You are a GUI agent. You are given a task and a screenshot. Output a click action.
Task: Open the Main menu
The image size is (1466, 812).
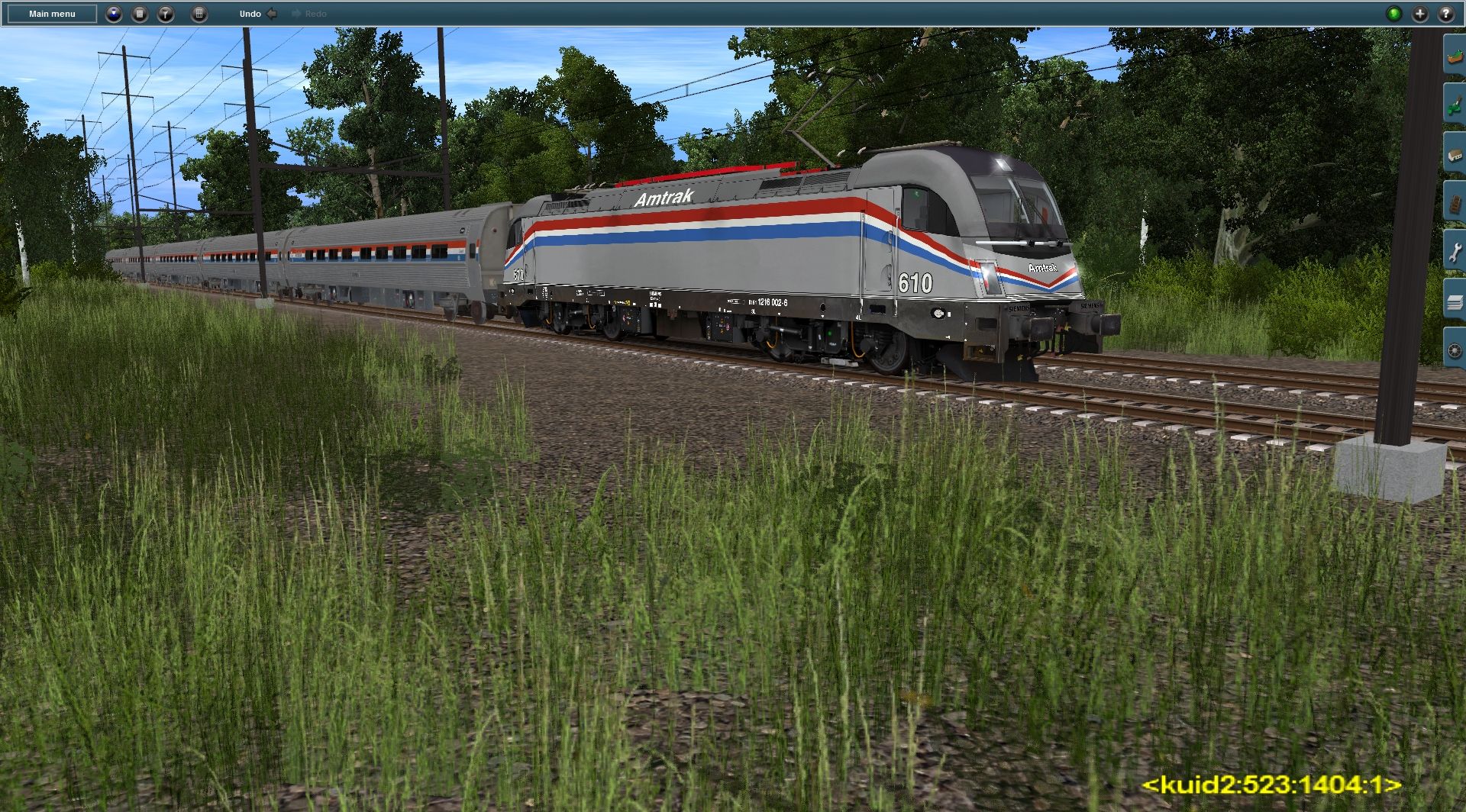(x=52, y=14)
